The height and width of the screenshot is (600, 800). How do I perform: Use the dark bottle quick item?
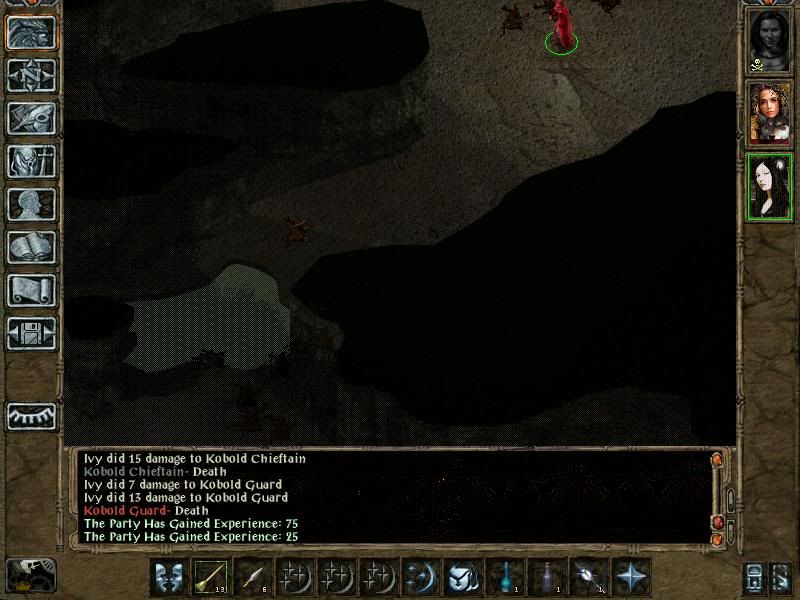(x=545, y=577)
